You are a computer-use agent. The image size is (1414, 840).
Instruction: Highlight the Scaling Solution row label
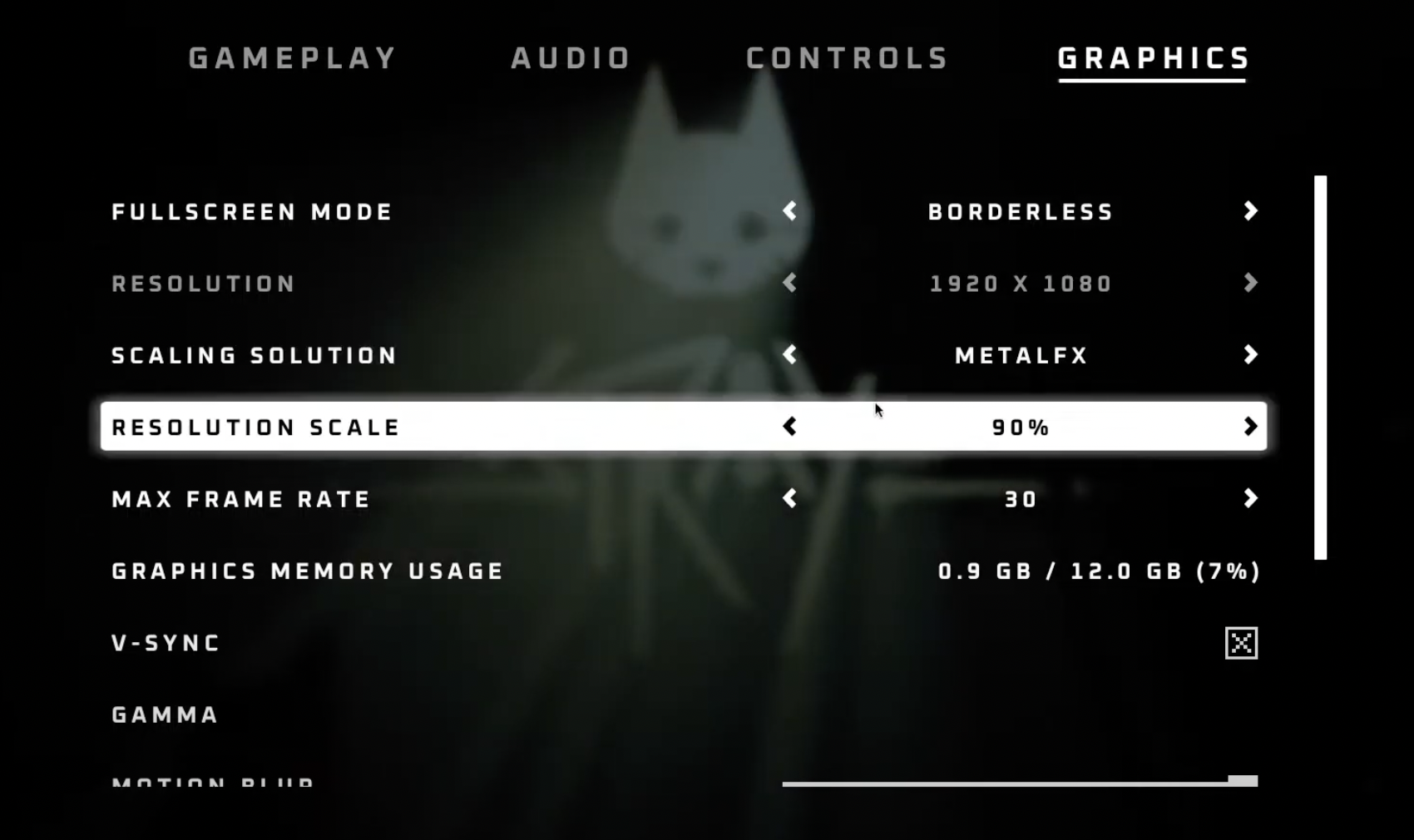[255, 356]
